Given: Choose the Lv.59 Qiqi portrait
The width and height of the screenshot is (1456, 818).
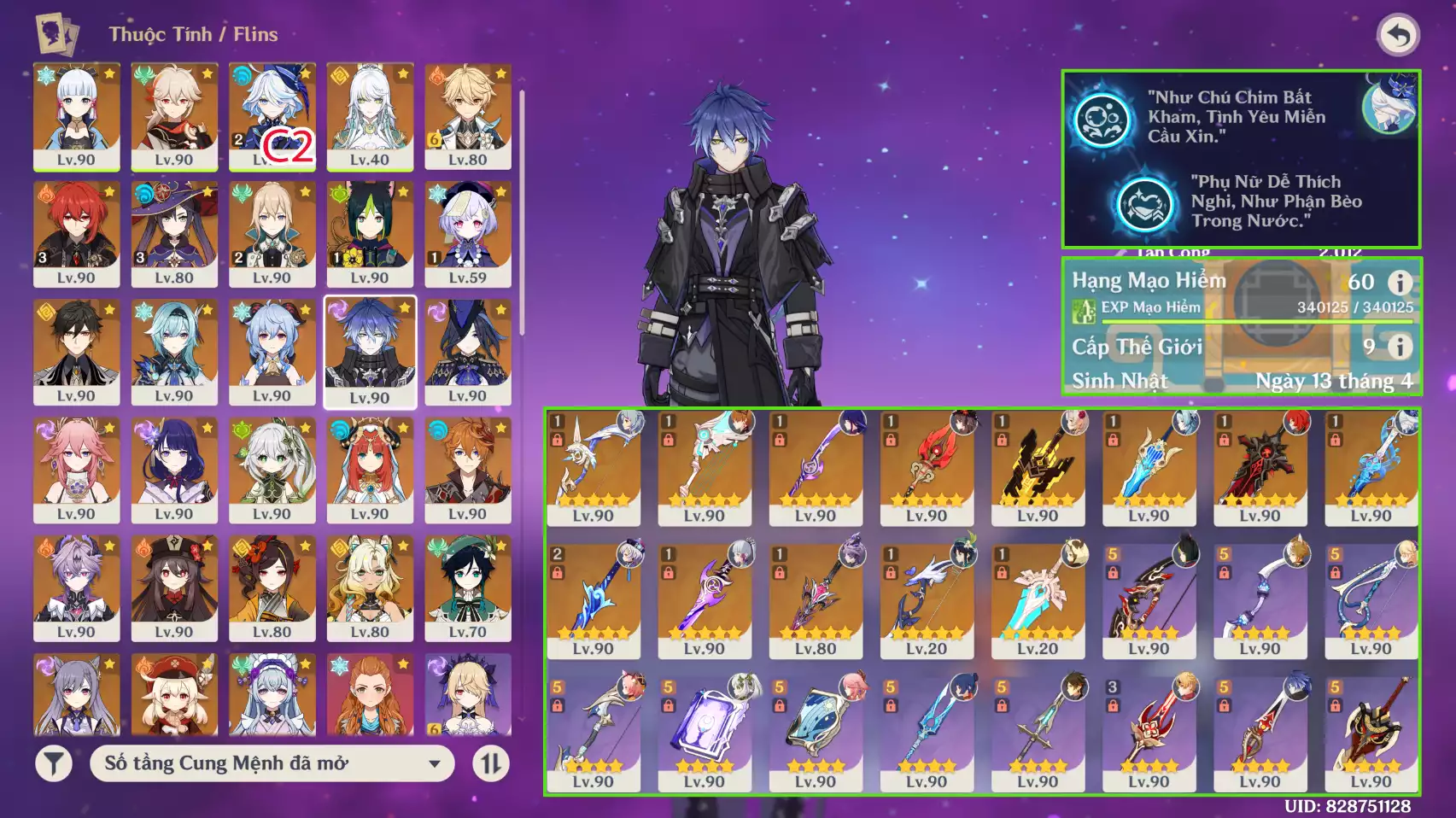Looking at the screenshot, I should coord(467,233).
